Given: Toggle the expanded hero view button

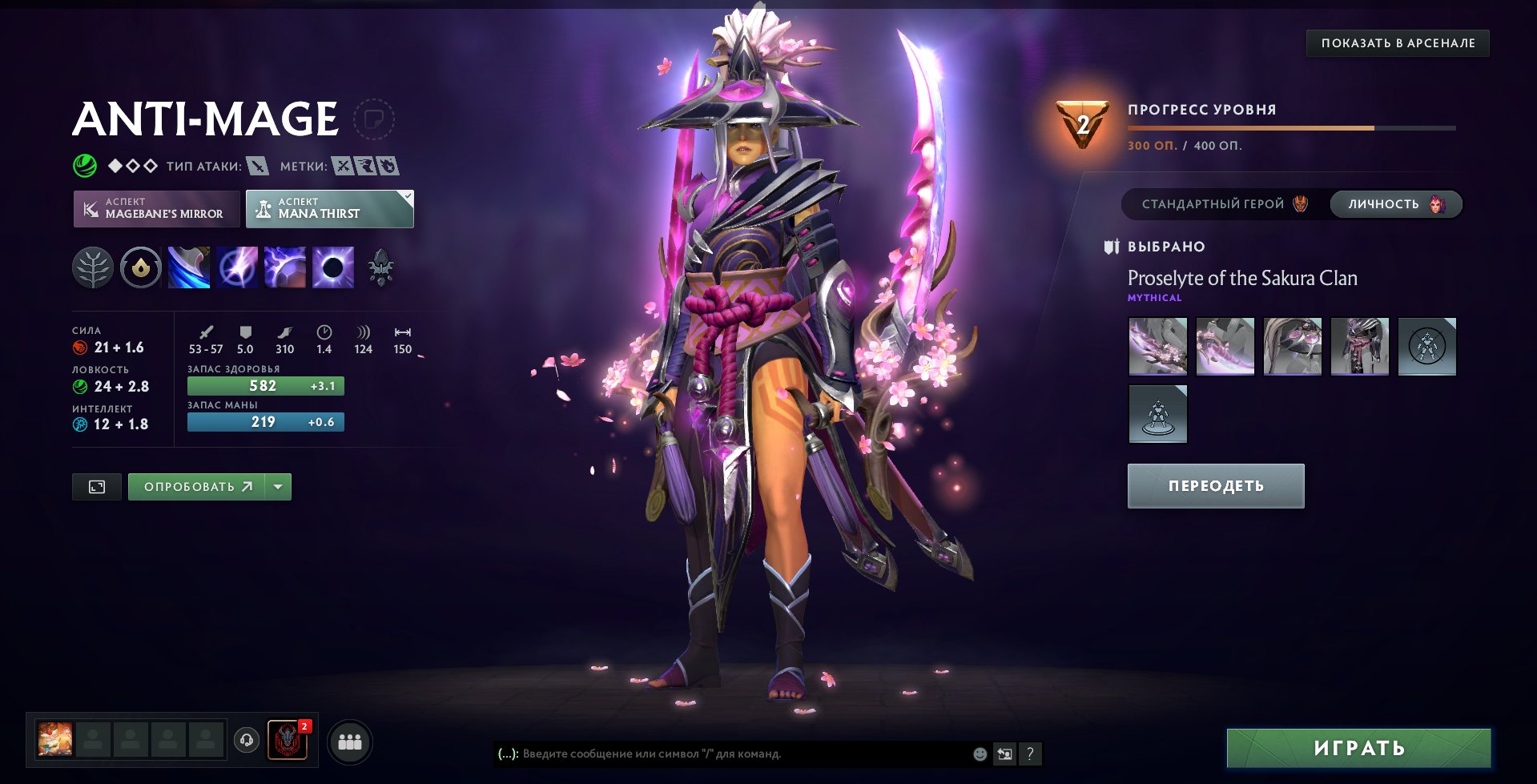Looking at the screenshot, I should coord(95,485).
